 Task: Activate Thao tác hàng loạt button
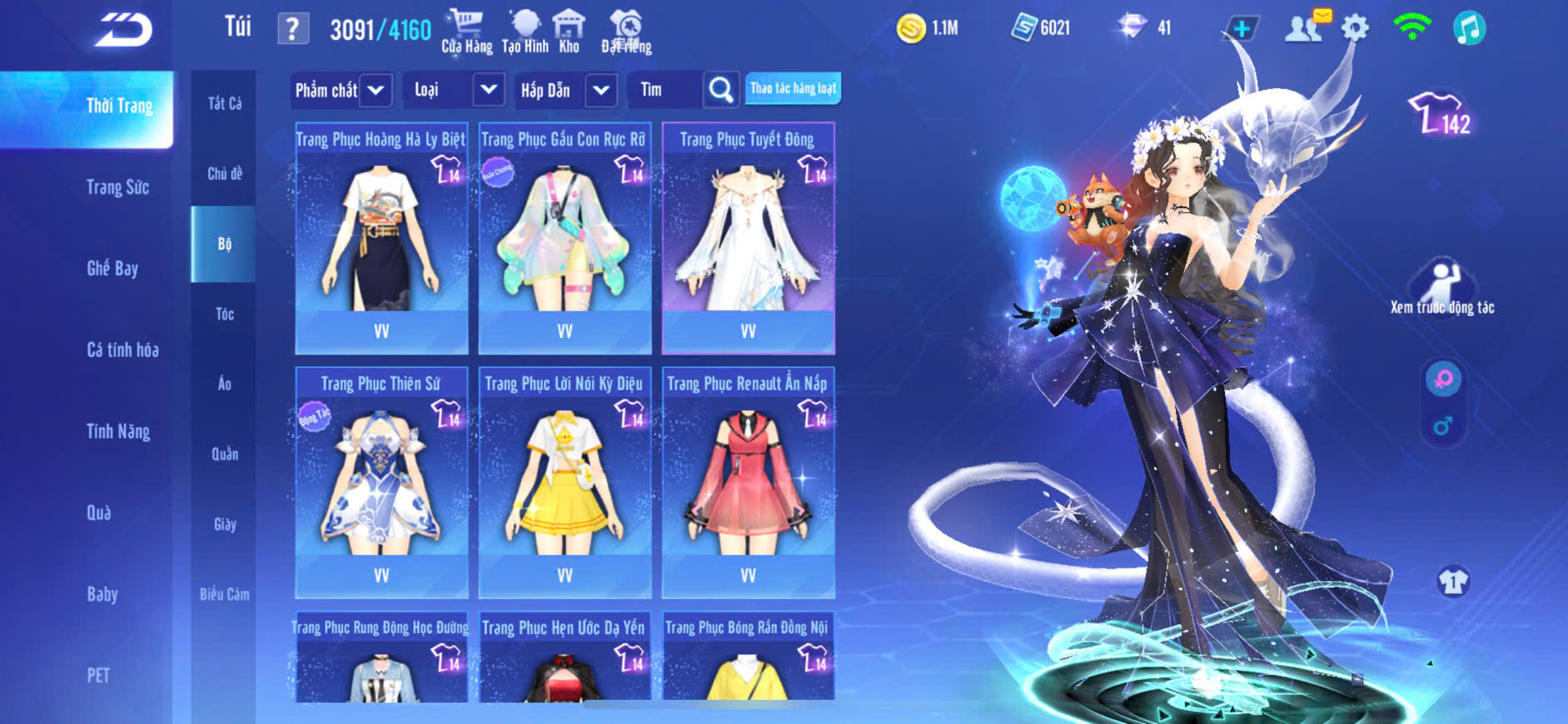tap(793, 88)
